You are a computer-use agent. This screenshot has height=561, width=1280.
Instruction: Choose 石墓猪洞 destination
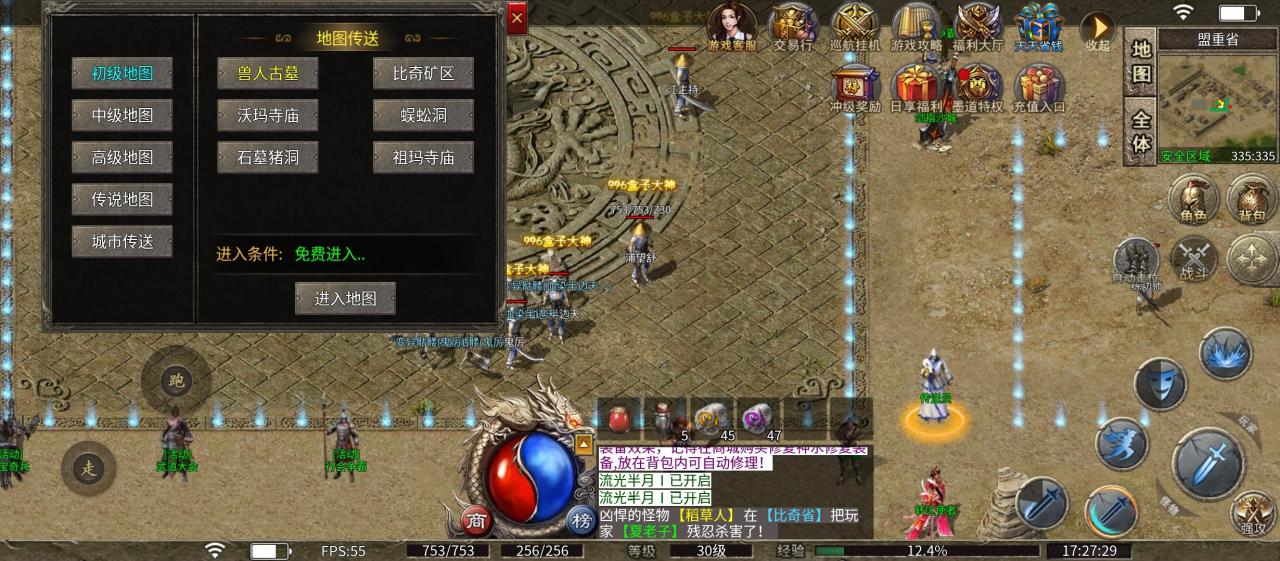tap(267, 157)
